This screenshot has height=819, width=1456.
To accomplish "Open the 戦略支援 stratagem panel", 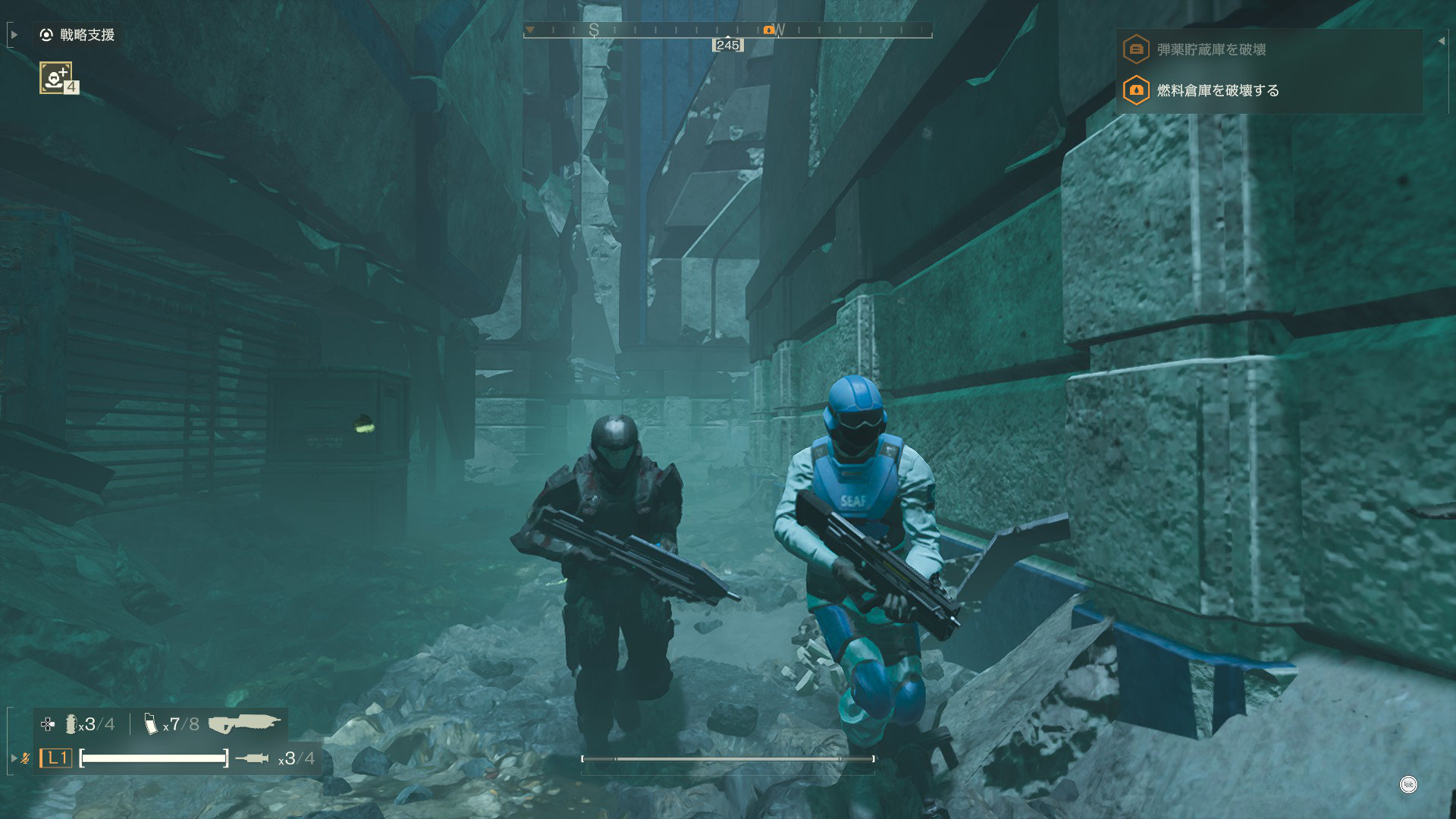I will click(78, 35).
